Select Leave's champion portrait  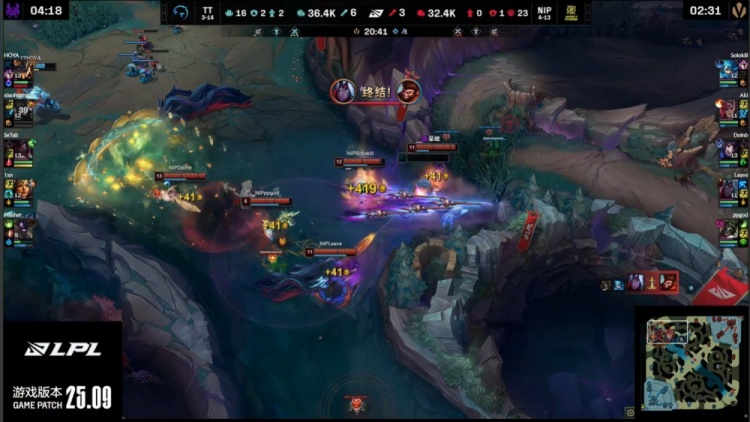[727, 190]
